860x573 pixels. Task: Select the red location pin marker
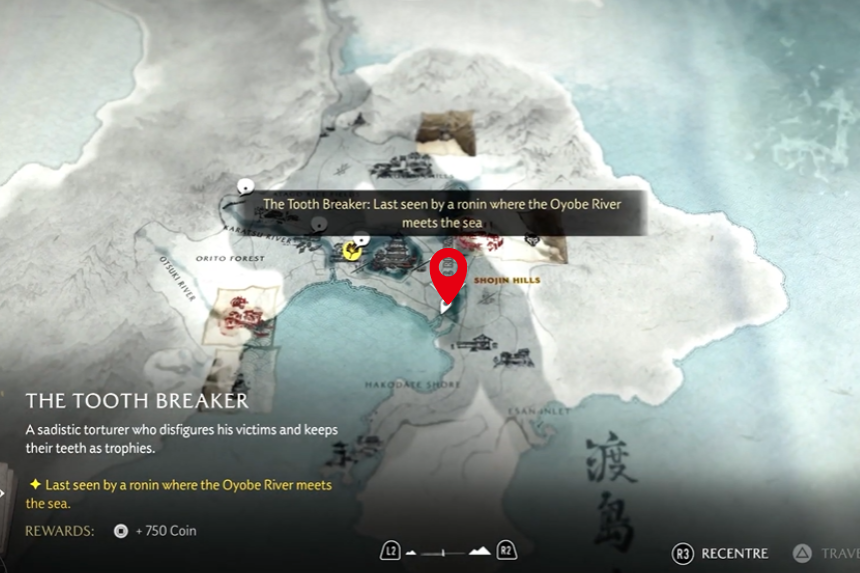(449, 273)
